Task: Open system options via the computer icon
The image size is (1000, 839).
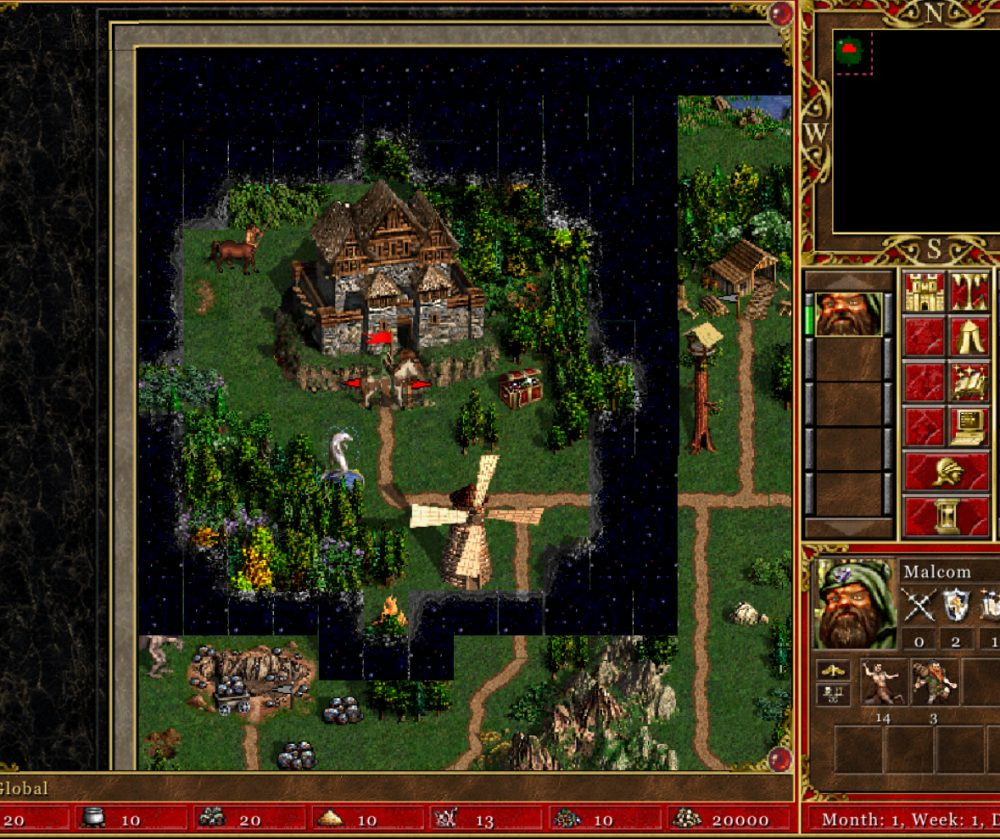Action: click(970, 427)
